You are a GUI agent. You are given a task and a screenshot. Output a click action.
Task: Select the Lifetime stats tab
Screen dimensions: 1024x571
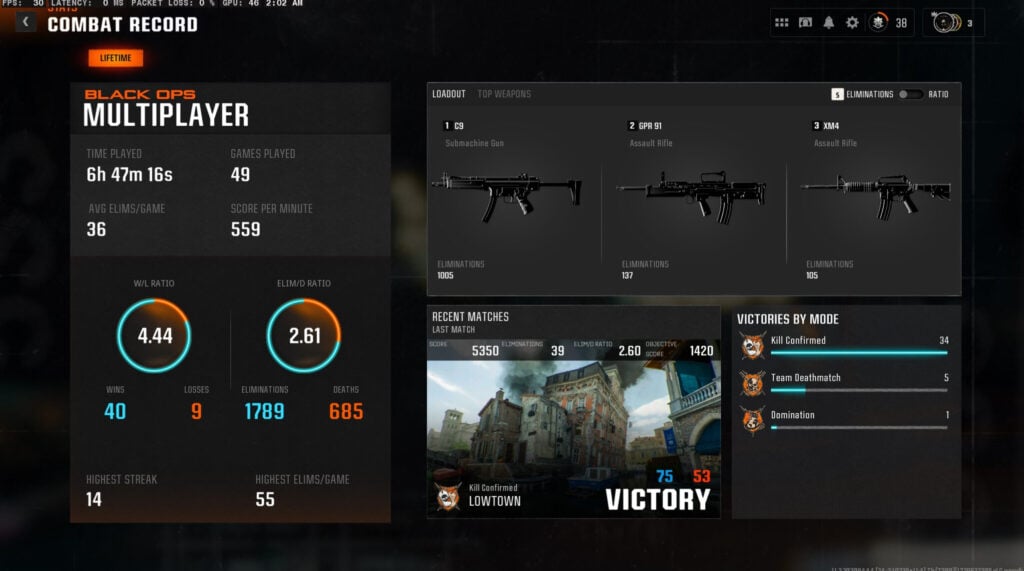(116, 58)
